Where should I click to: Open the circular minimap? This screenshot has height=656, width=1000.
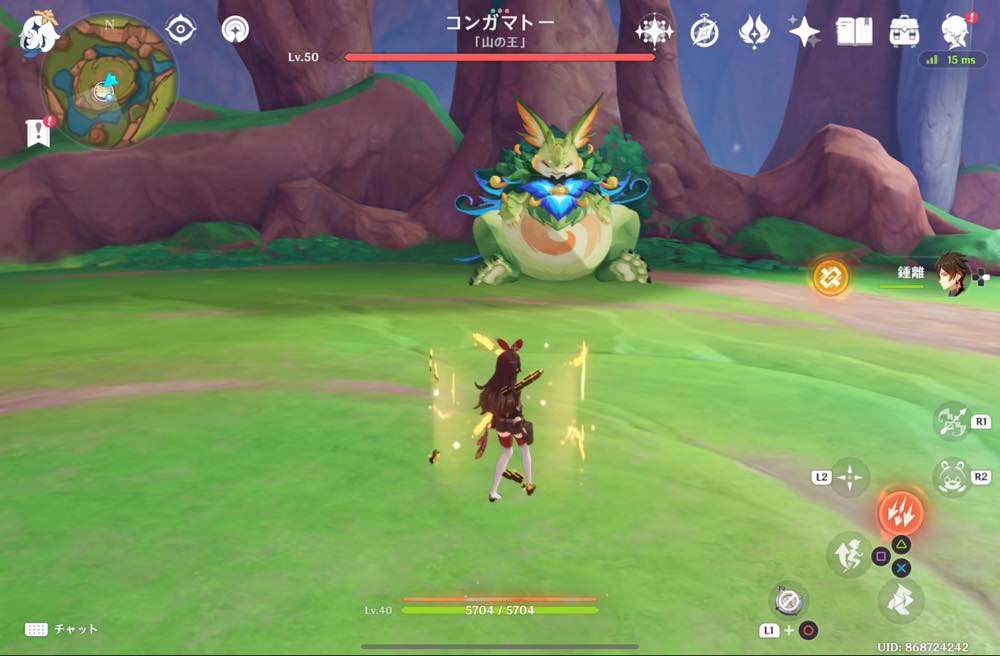coord(109,82)
